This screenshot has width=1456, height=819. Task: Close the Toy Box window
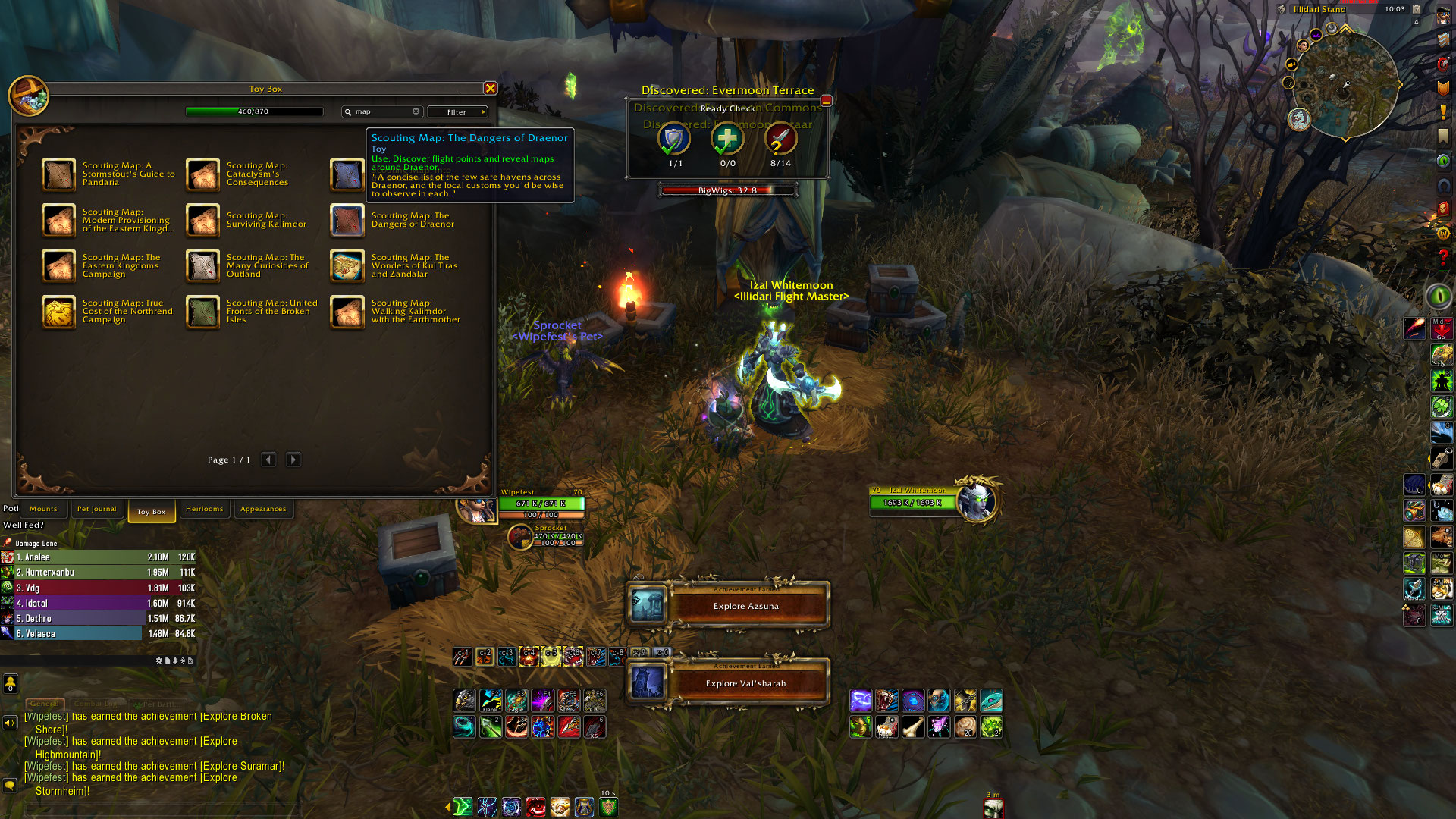[491, 89]
